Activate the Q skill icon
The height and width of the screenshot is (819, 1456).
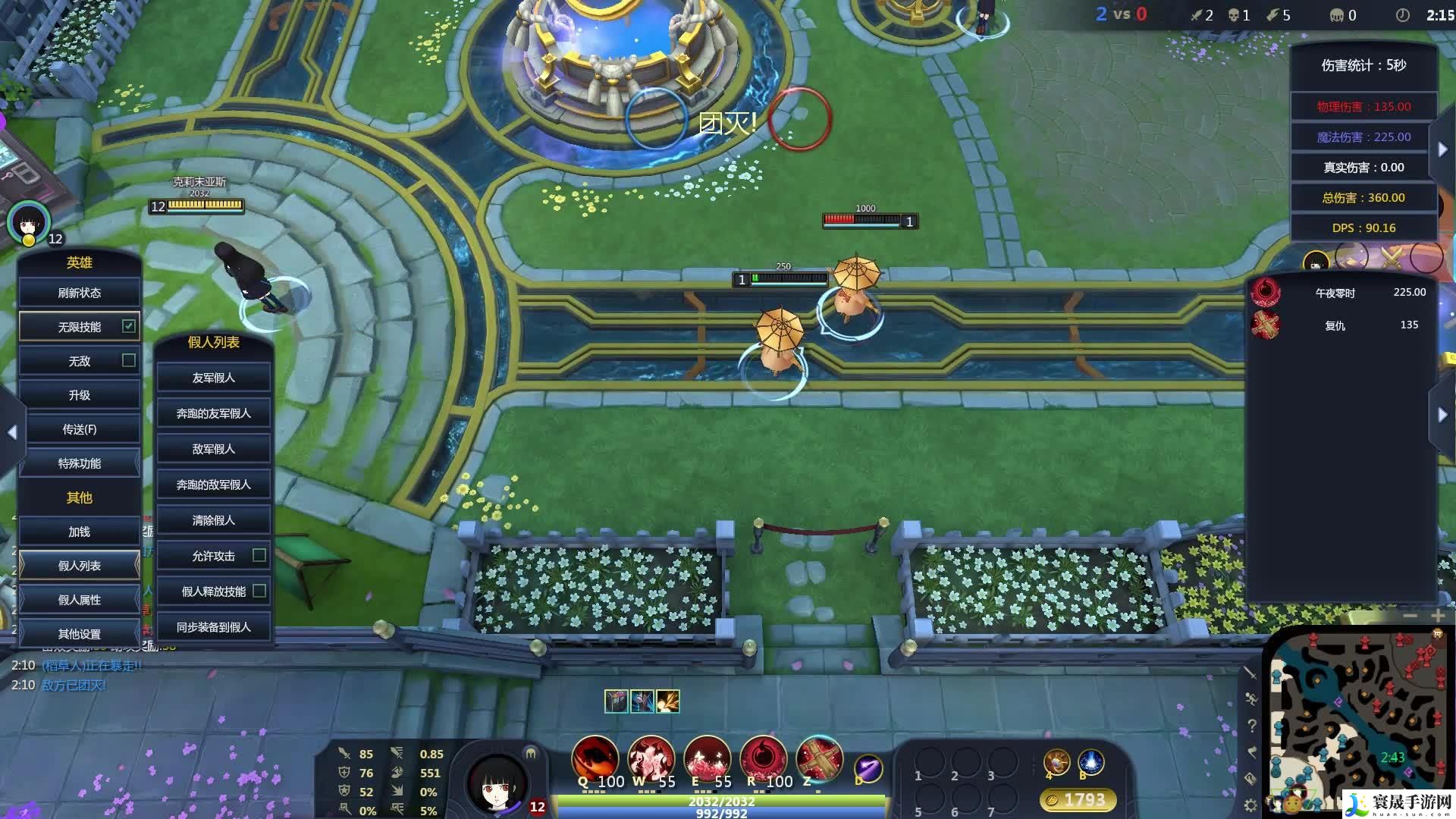click(595, 758)
